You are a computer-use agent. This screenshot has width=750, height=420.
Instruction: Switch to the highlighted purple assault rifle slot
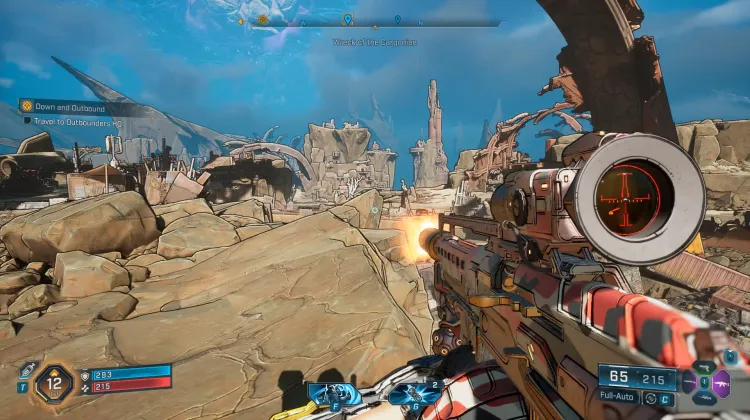pyautogui.click(x=721, y=382)
